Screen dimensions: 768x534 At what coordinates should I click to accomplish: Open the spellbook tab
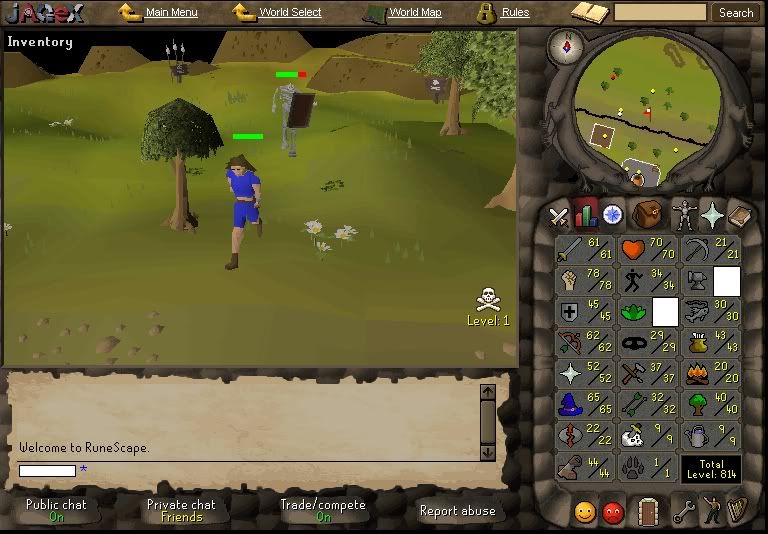coord(712,214)
